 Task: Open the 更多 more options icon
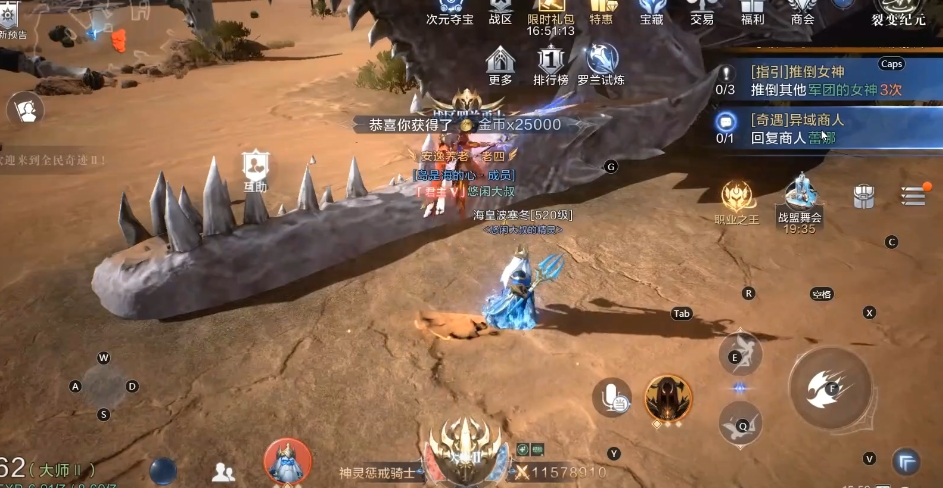[x=500, y=62]
